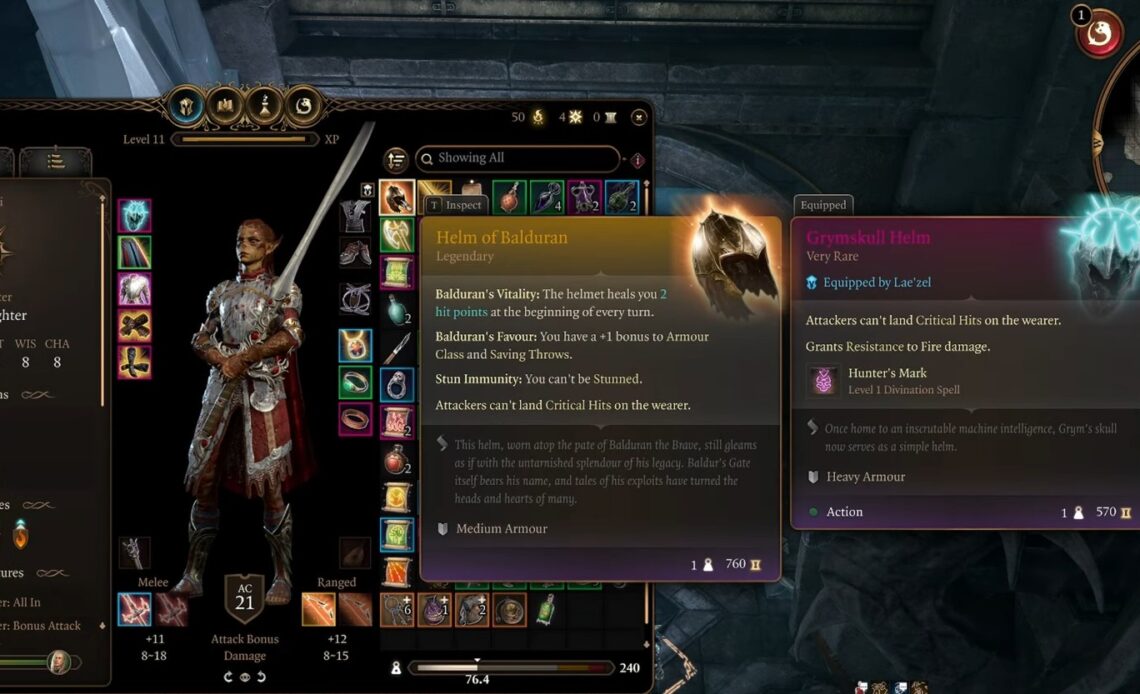Select the equipped Grymskull Helm slot
This screenshot has width=1140, height=694.
[134, 215]
